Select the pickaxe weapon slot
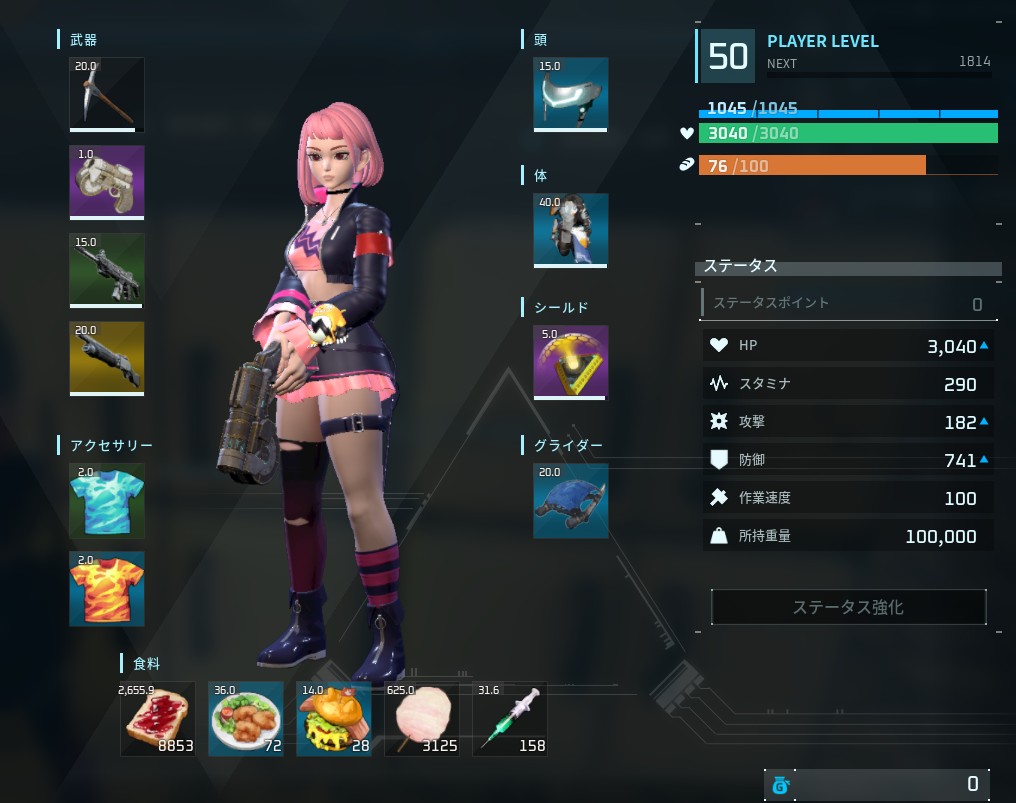 coord(106,94)
